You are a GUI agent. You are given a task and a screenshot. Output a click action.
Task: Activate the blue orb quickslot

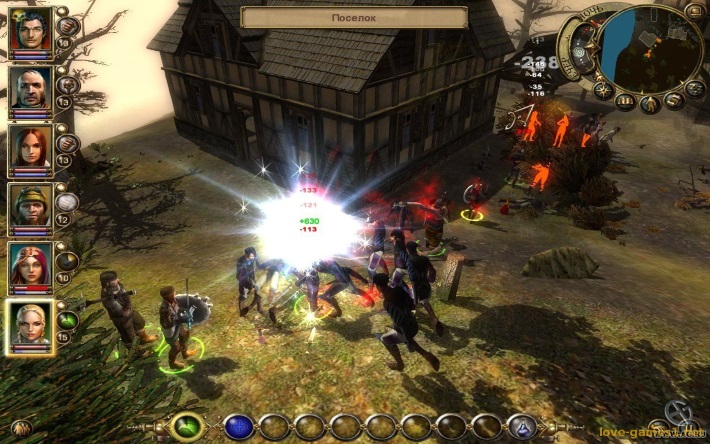(x=237, y=427)
